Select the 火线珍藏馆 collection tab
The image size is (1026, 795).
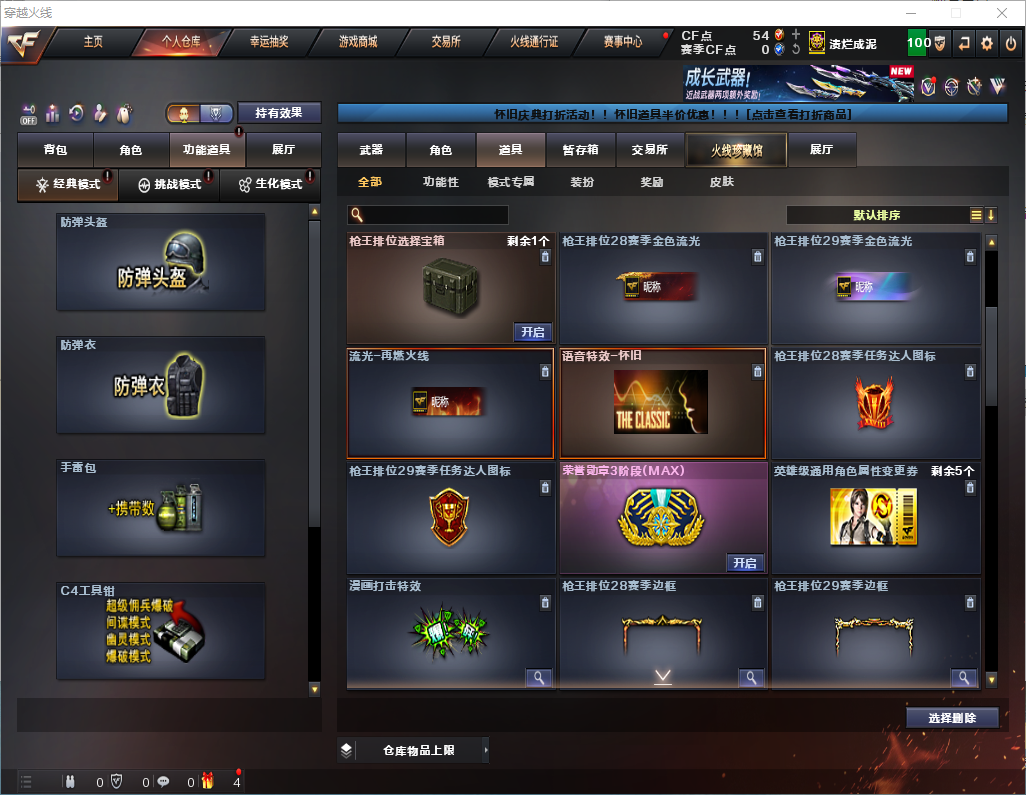pos(736,150)
